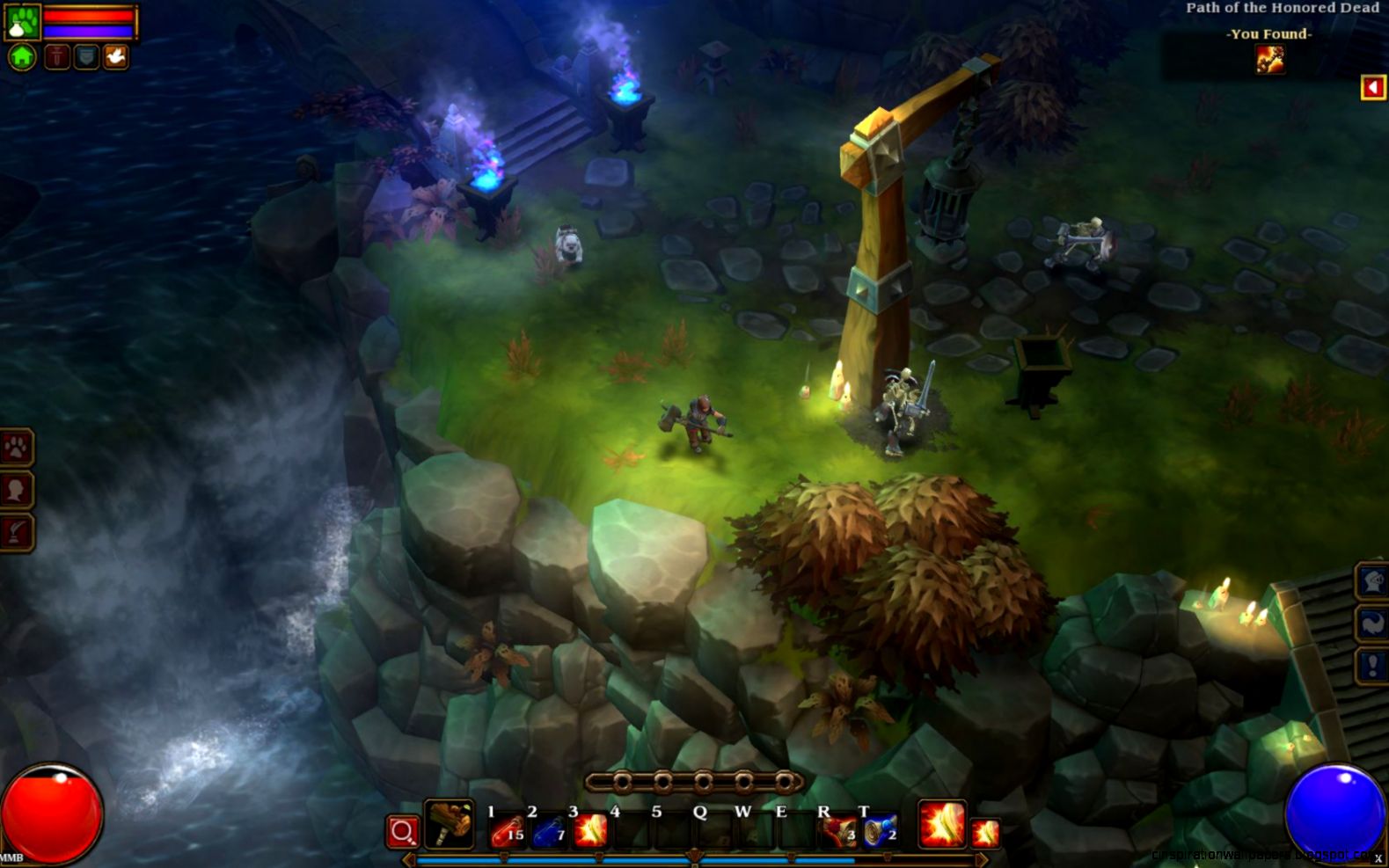The width and height of the screenshot is (1389, 868).
Task: Use the blue mana potion in hotbar slot 2
Action: pos(547,831)
